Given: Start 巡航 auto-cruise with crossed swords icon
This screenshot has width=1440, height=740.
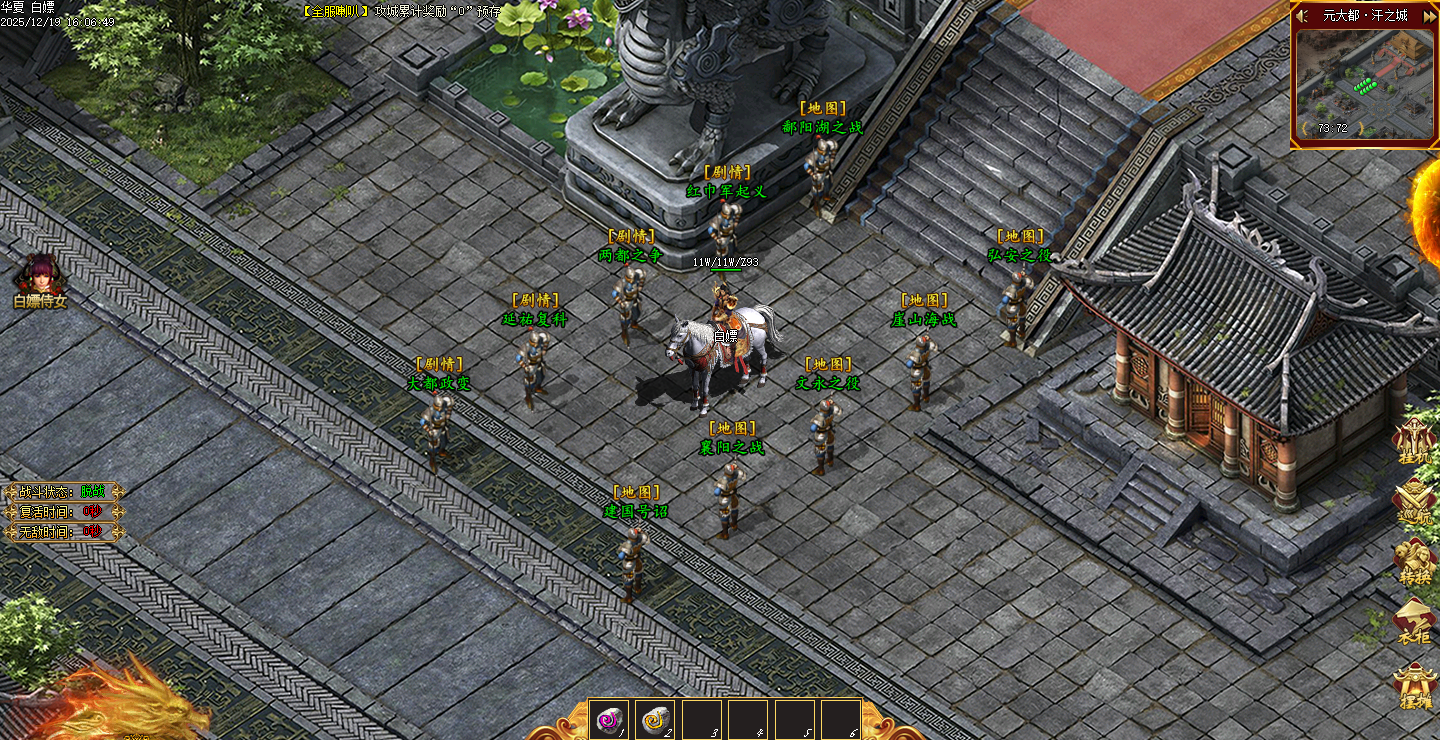Looking at the screenshot, I should point(1416,500).
